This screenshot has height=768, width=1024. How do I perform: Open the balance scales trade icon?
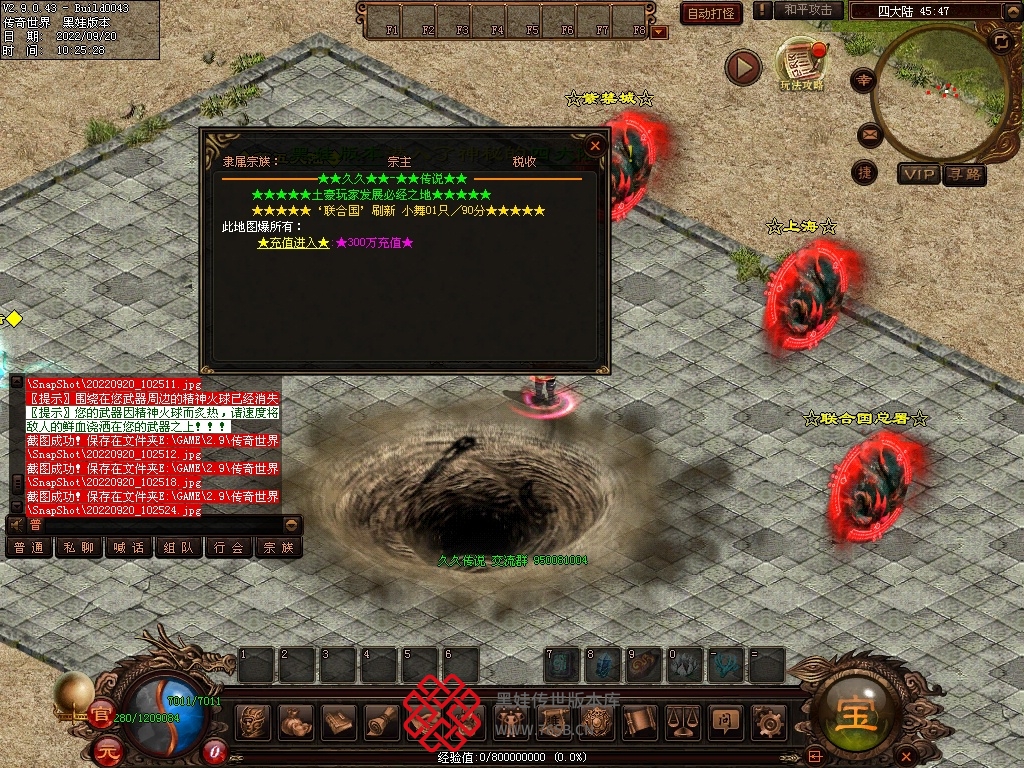pyautogui.click(x=683, y=721)
